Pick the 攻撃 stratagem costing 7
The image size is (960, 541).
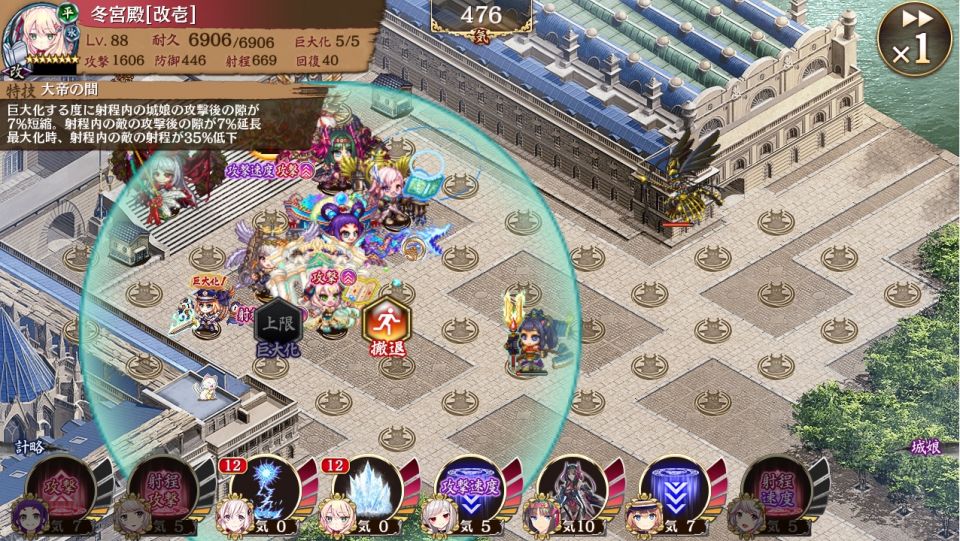(x=61, y=492)
